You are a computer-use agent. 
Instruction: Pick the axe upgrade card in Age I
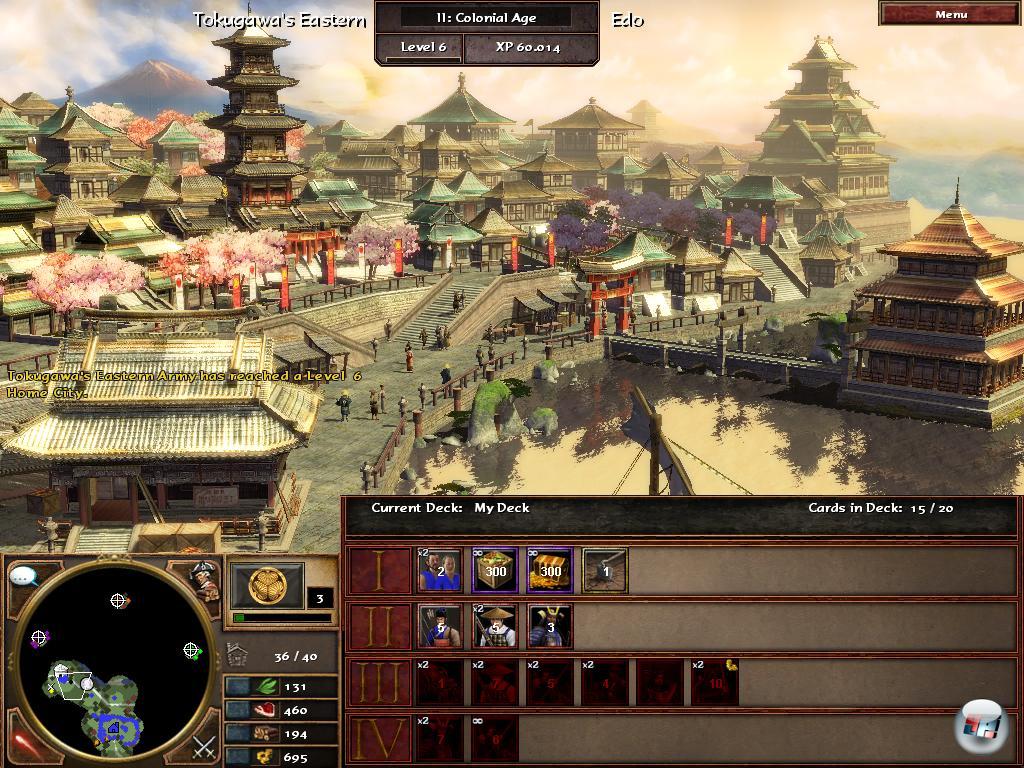604,570
